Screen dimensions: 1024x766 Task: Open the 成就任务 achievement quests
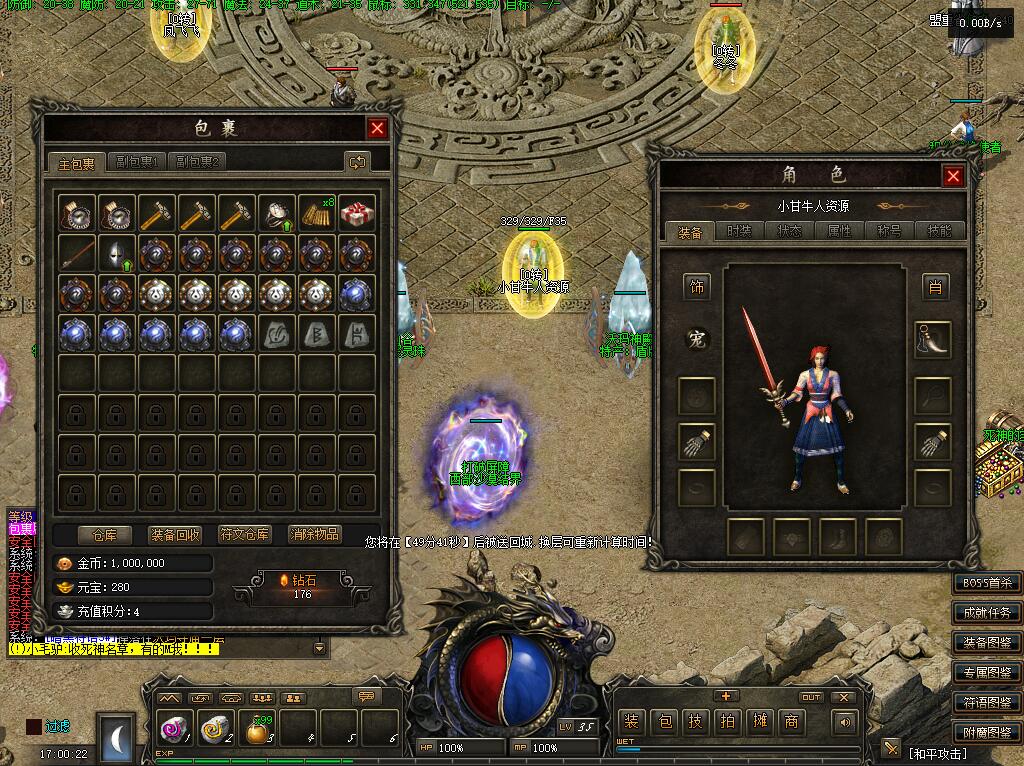tap(987, 613)
